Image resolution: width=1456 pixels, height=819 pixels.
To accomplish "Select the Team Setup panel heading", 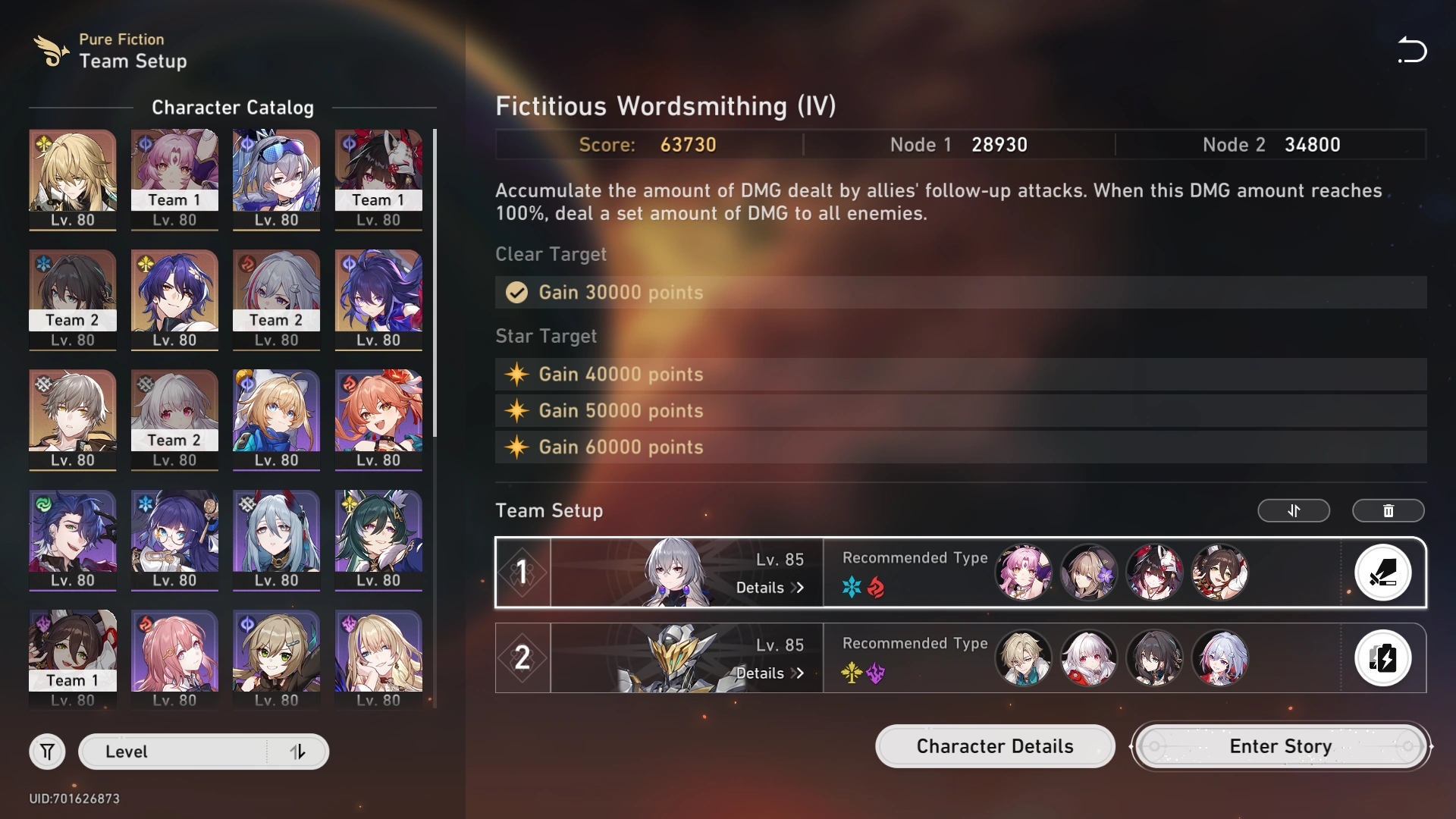I will tap(550, 510).
